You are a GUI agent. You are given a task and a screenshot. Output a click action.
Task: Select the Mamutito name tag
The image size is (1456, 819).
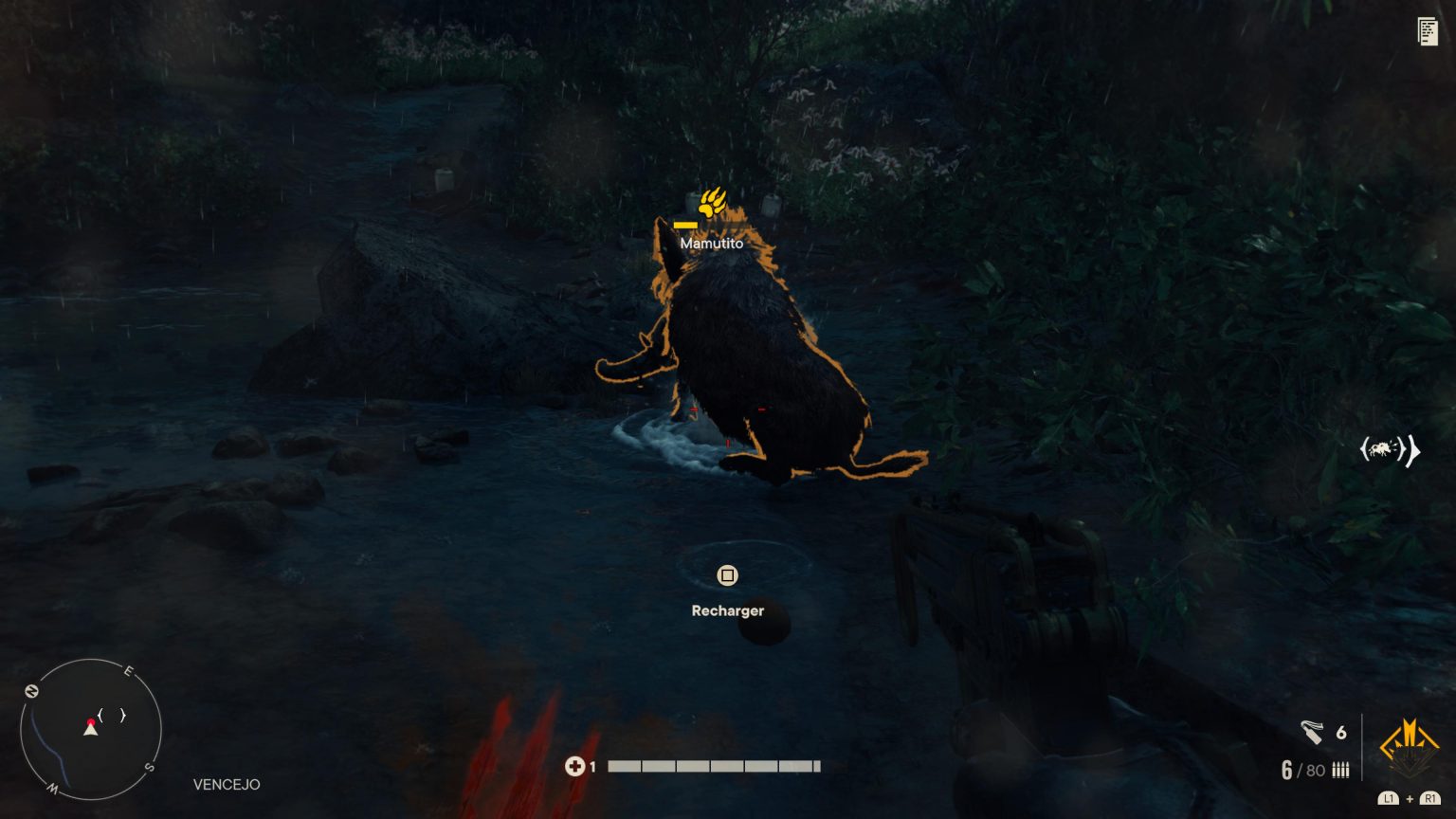coord(714,242)
